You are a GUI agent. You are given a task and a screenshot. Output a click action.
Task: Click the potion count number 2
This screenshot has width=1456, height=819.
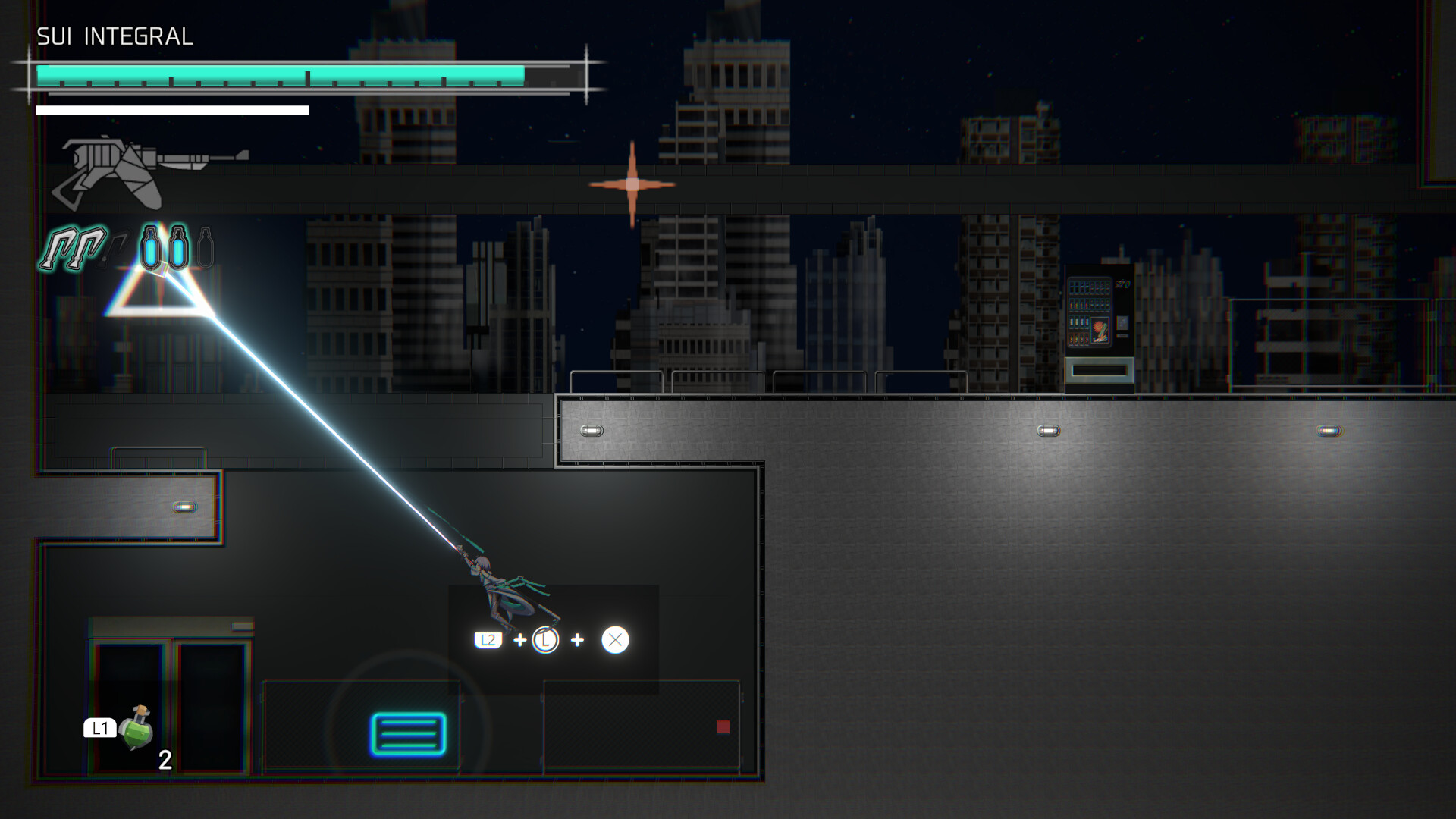(164, 759)
